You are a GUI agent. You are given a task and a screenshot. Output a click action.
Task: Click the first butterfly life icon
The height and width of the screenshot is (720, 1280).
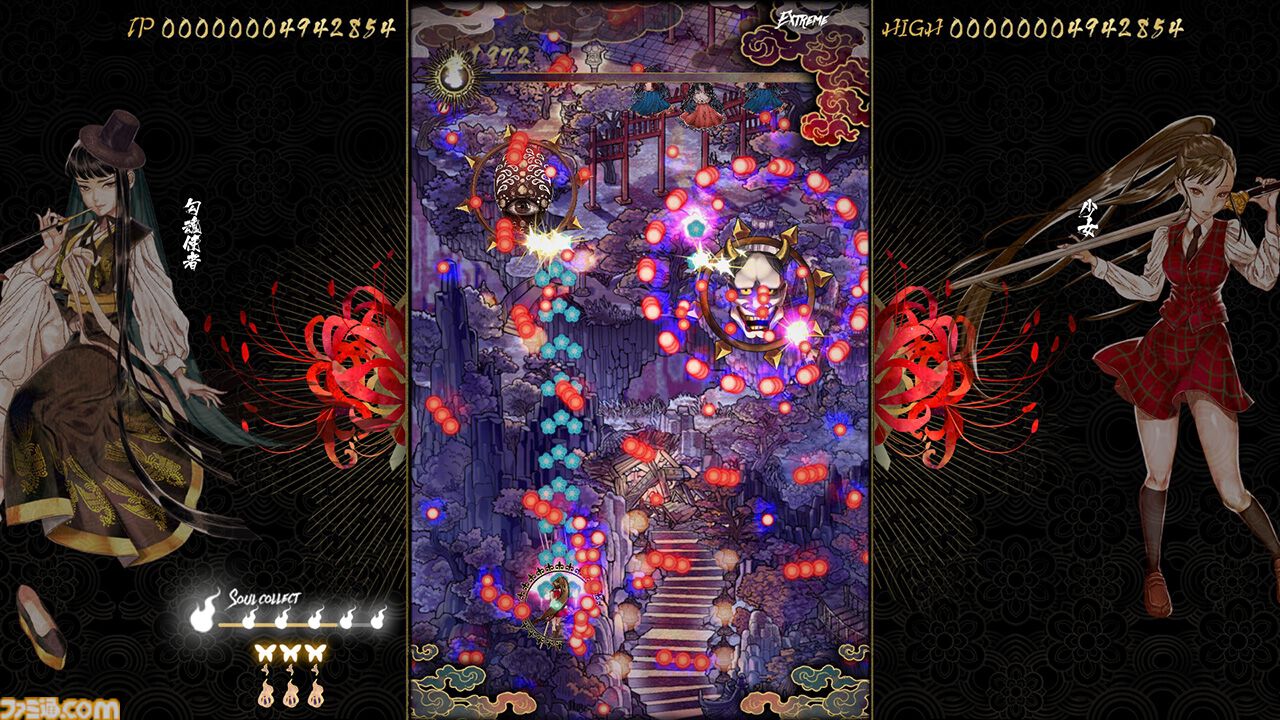(x=264, y=652)
